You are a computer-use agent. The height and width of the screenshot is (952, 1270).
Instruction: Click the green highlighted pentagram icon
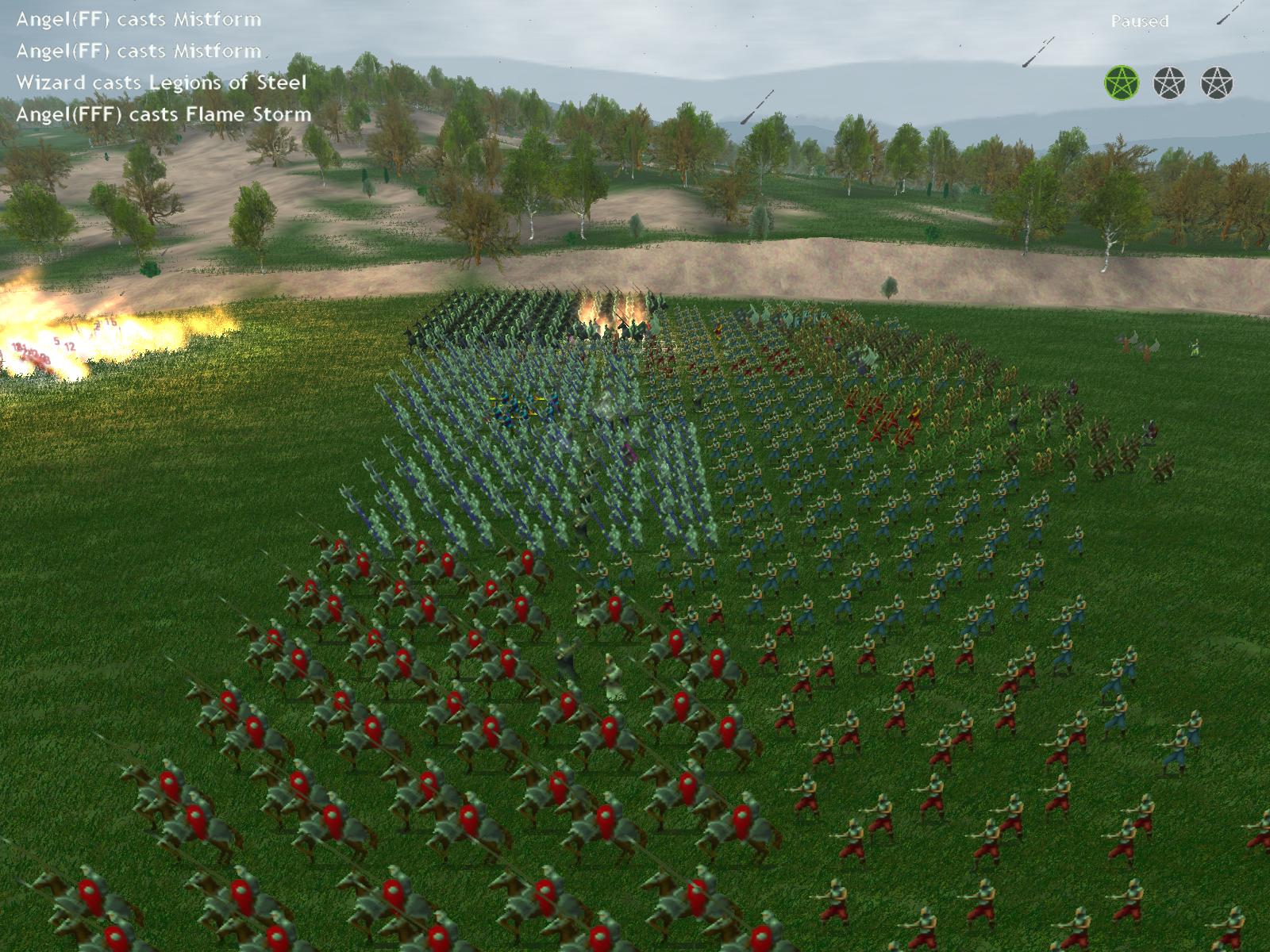pyautogui.click(x=1122, y=82)
